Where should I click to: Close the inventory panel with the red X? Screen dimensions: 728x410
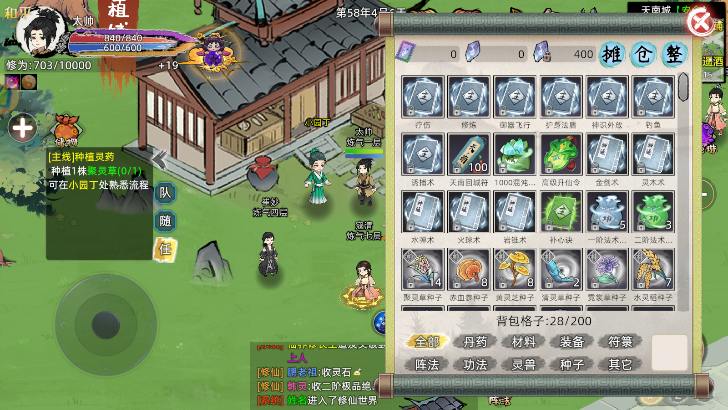point(700,21)
